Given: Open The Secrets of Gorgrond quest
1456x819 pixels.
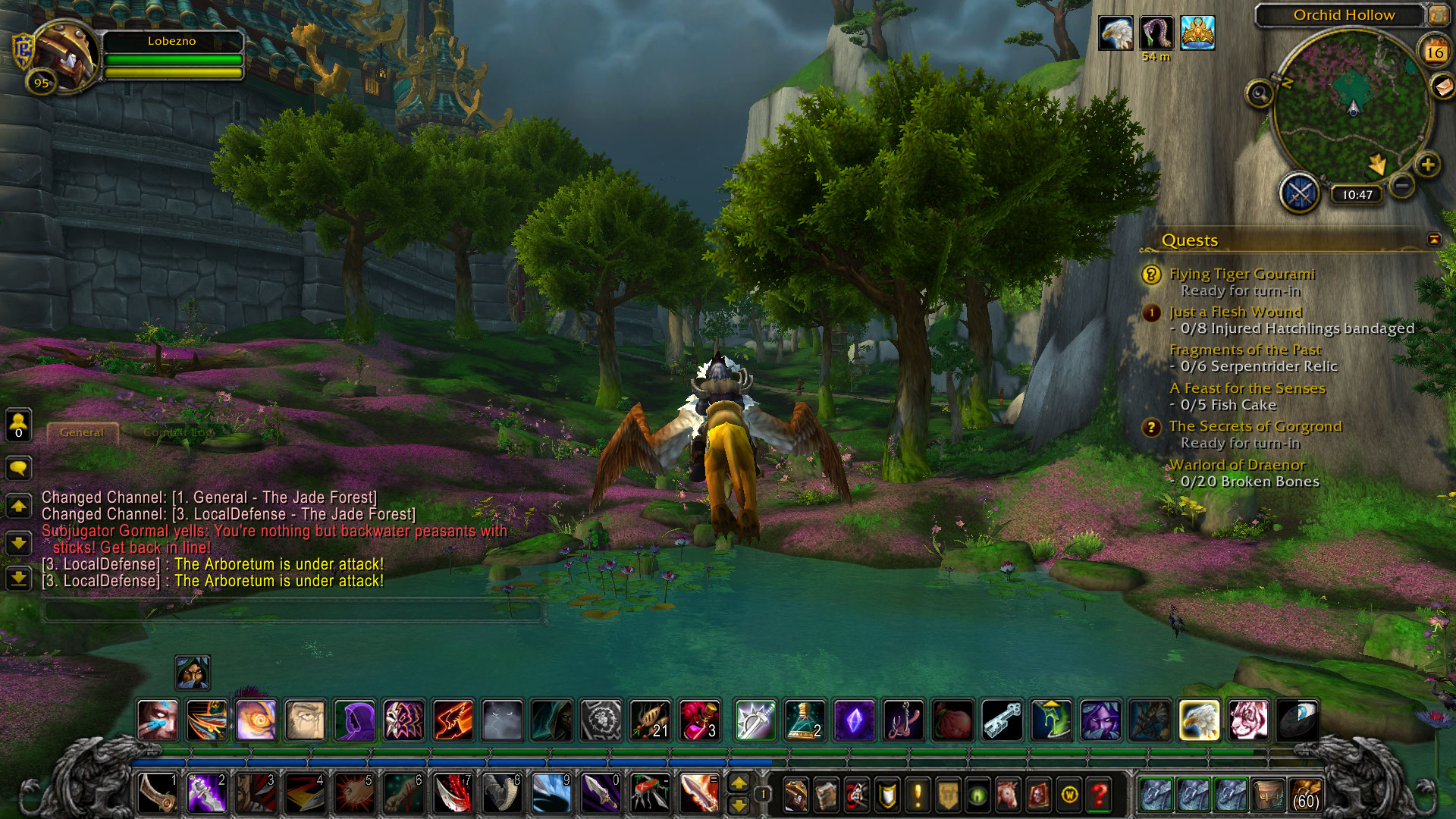Looking at the screenshot, I should [x=1255, y=426].
